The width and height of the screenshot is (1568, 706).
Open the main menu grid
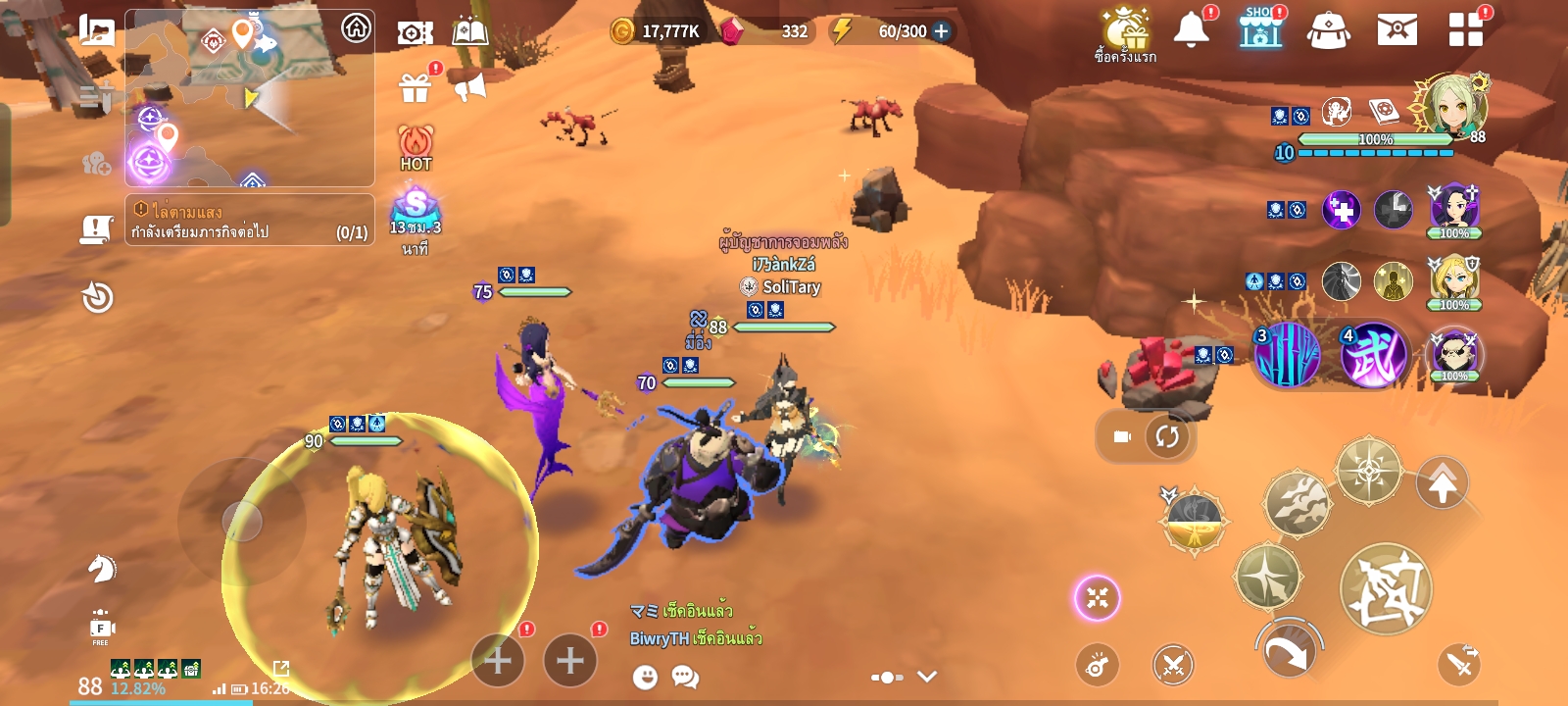1465,30
